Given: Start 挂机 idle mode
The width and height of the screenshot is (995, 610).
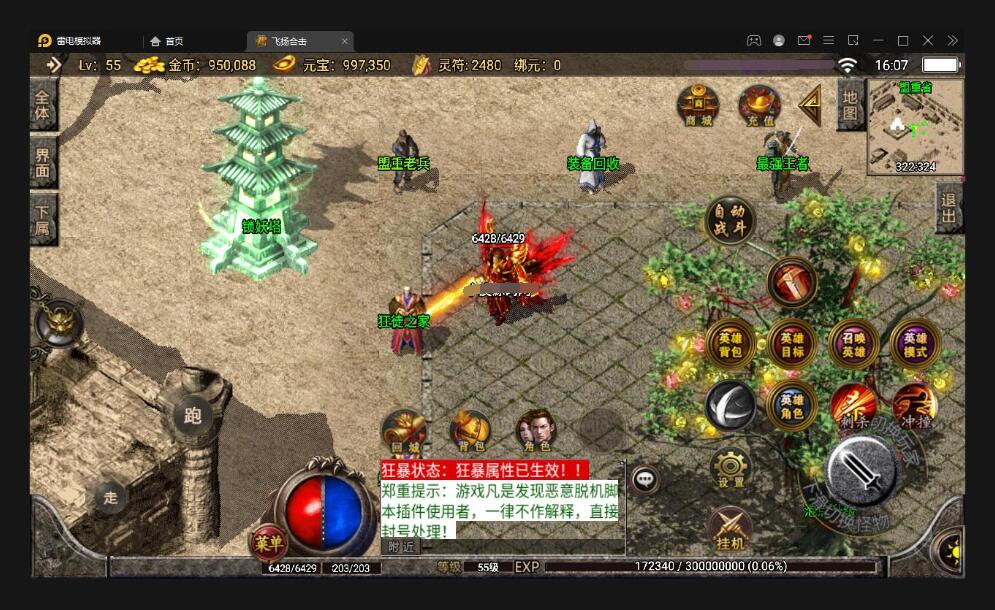Looking at the screenshot, I should click(731, 527).
